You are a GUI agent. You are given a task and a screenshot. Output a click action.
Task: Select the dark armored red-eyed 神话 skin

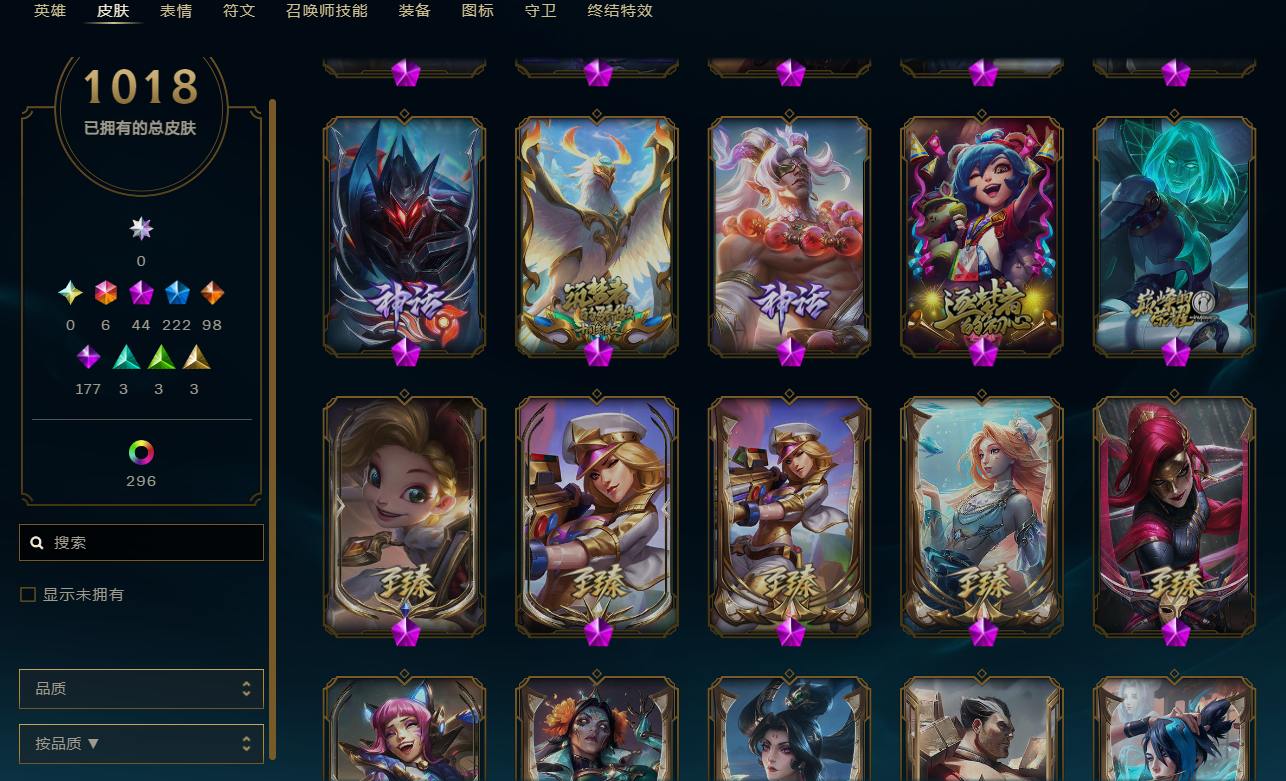pos(404,235)
